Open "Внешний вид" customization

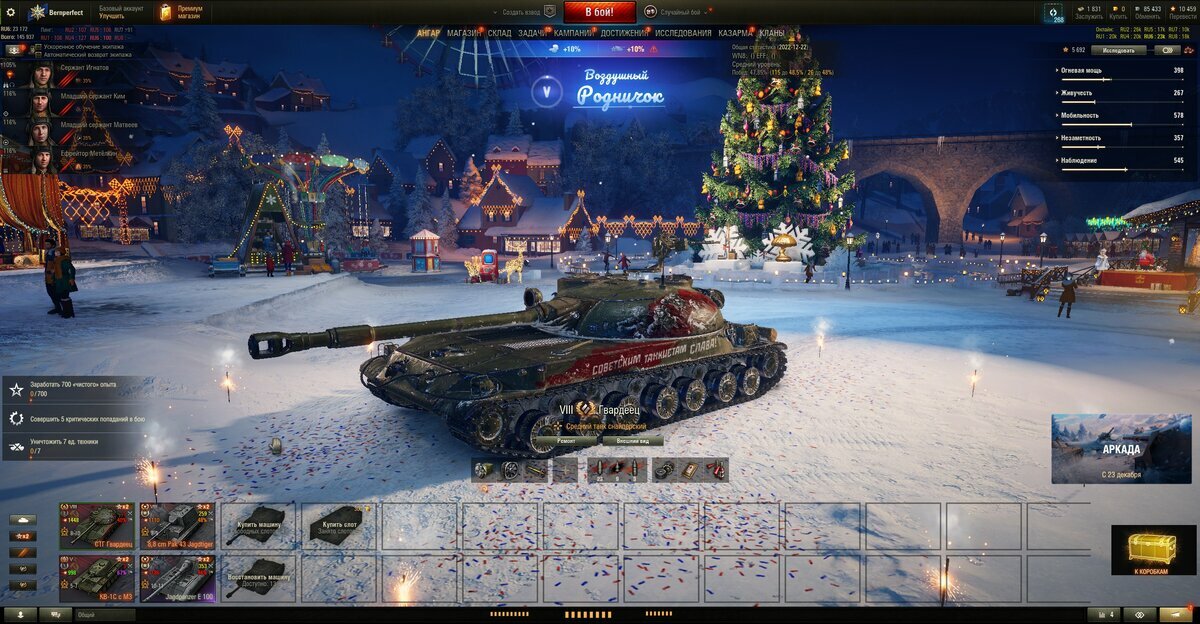coord(633,440)
